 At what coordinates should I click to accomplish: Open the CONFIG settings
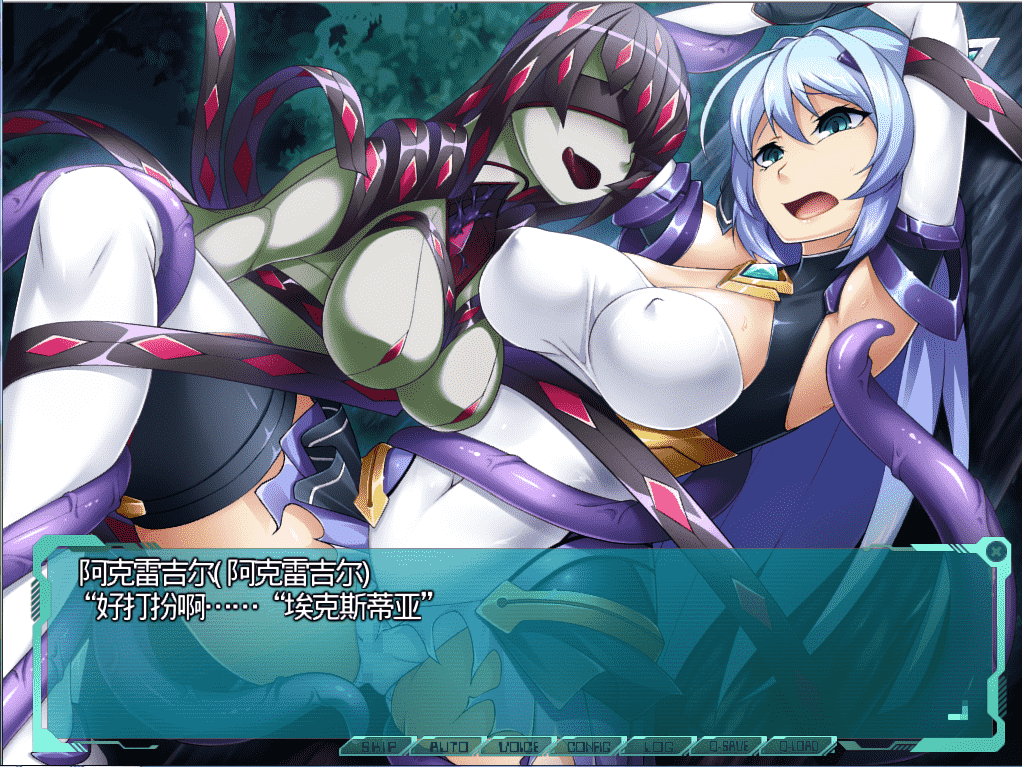[x=587, y=746]
